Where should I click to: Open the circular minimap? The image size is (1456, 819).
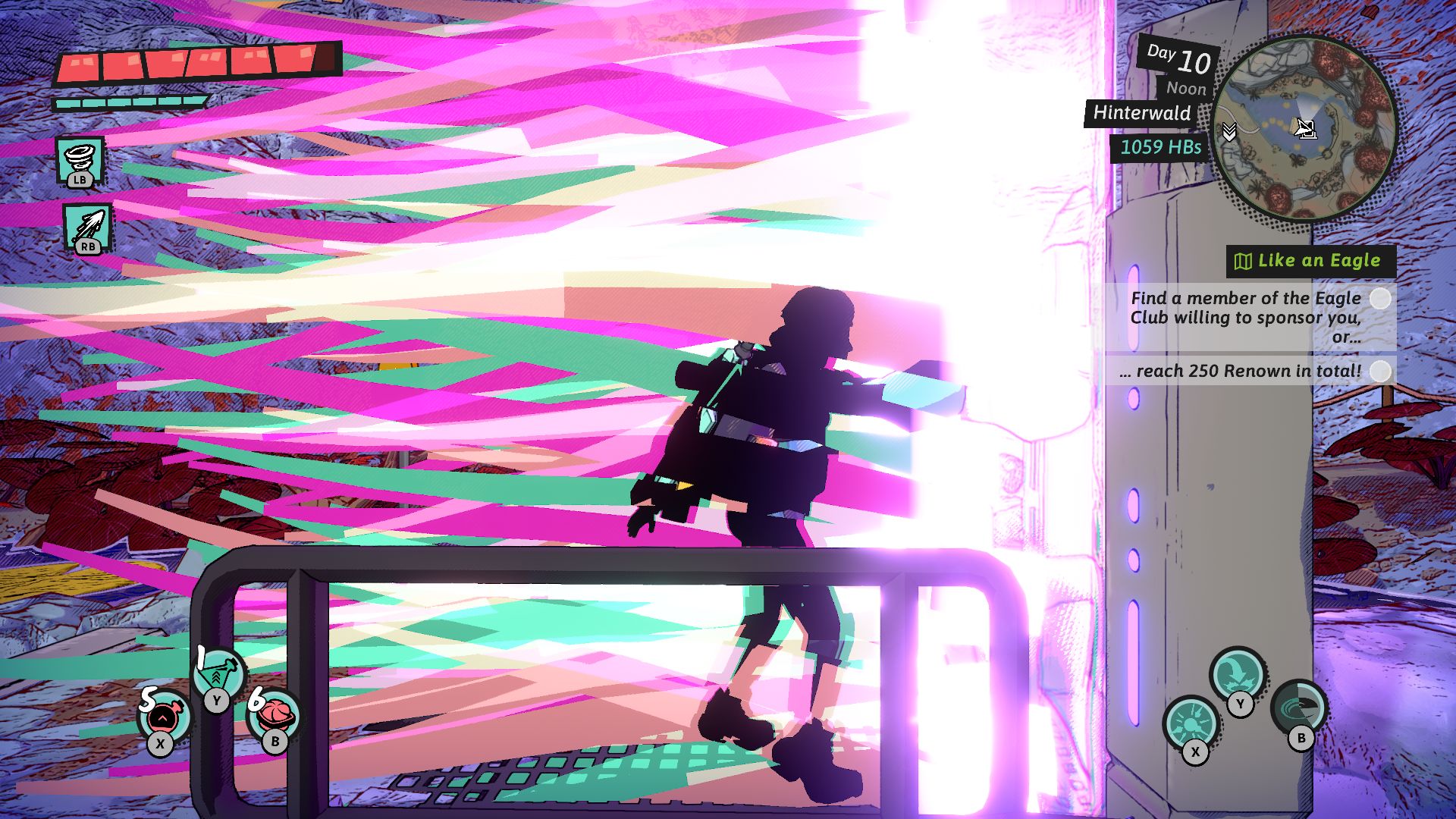coord(1304,129)
